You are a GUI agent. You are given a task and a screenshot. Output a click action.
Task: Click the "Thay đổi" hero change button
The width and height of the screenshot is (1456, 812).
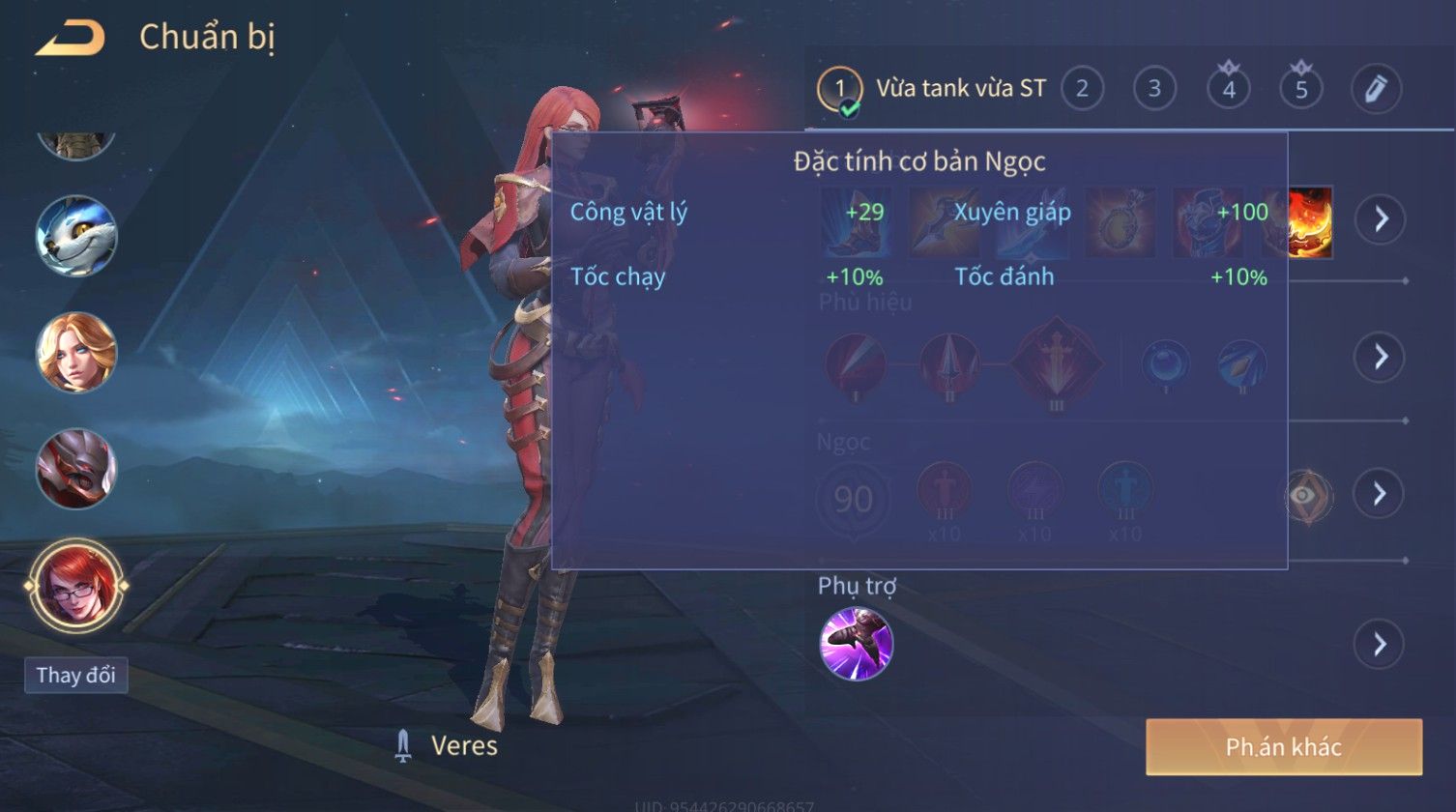click(75, 675)
